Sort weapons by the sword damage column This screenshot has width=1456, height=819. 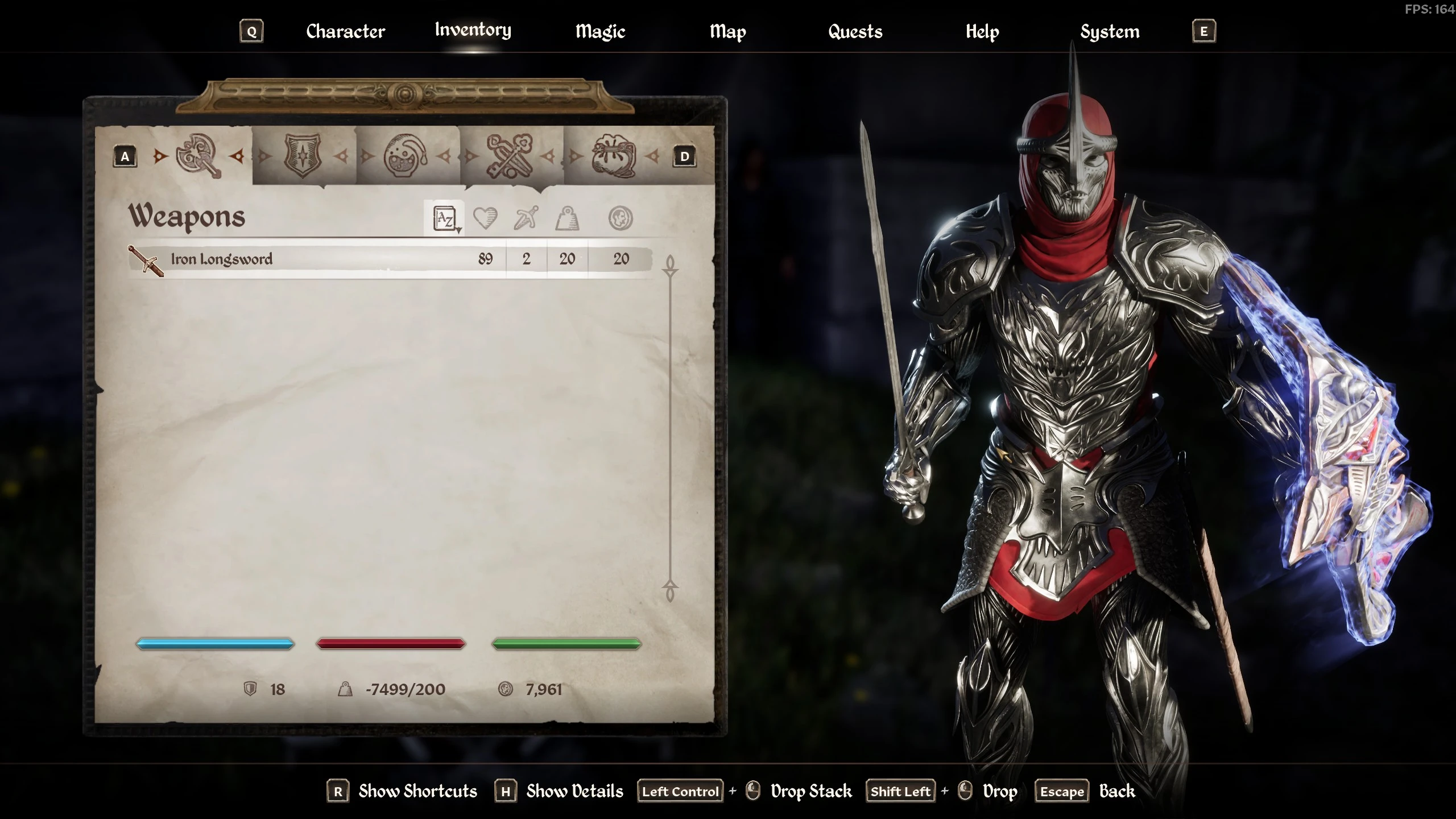click(526, 218)
